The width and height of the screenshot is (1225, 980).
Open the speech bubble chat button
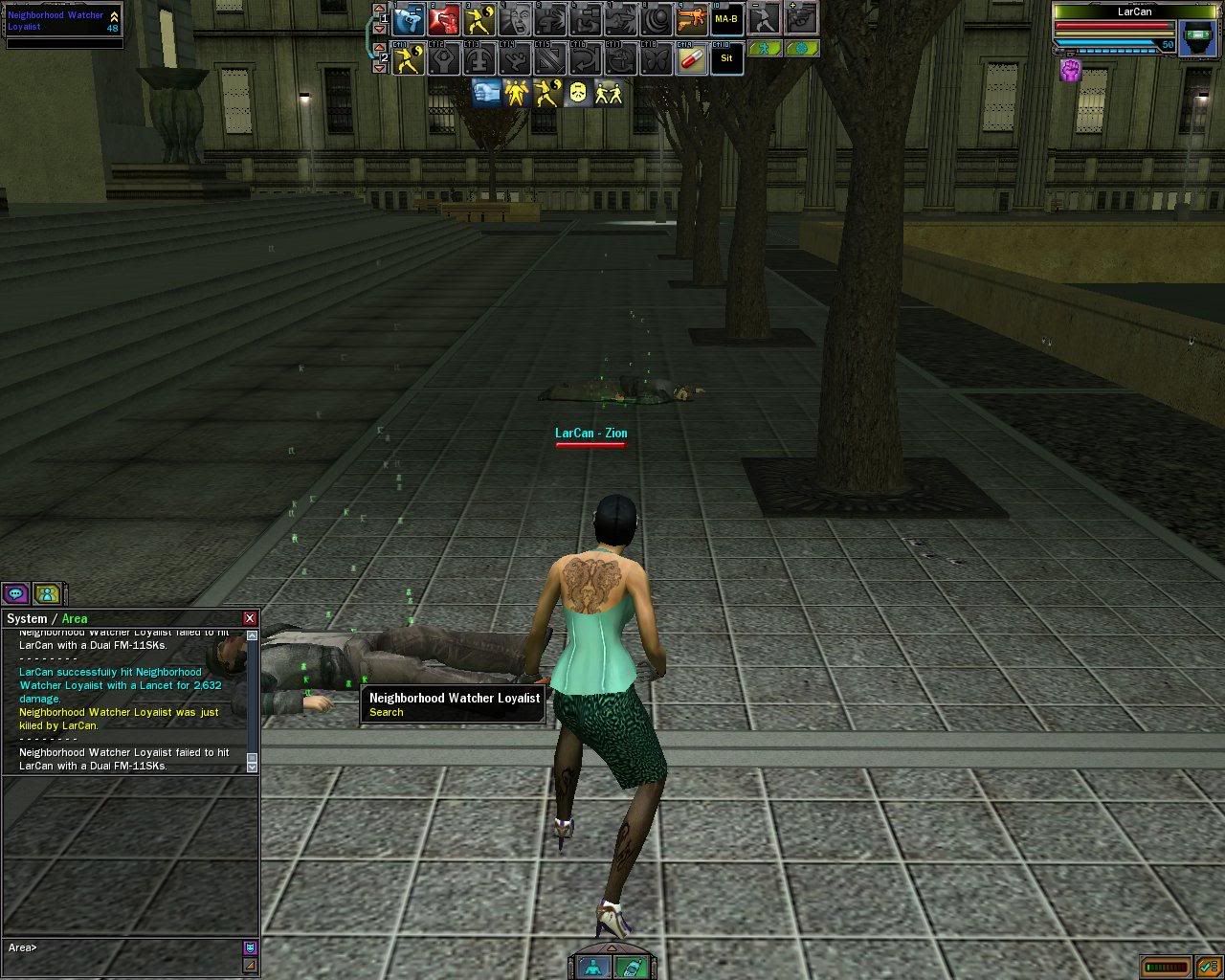[15, 594]
